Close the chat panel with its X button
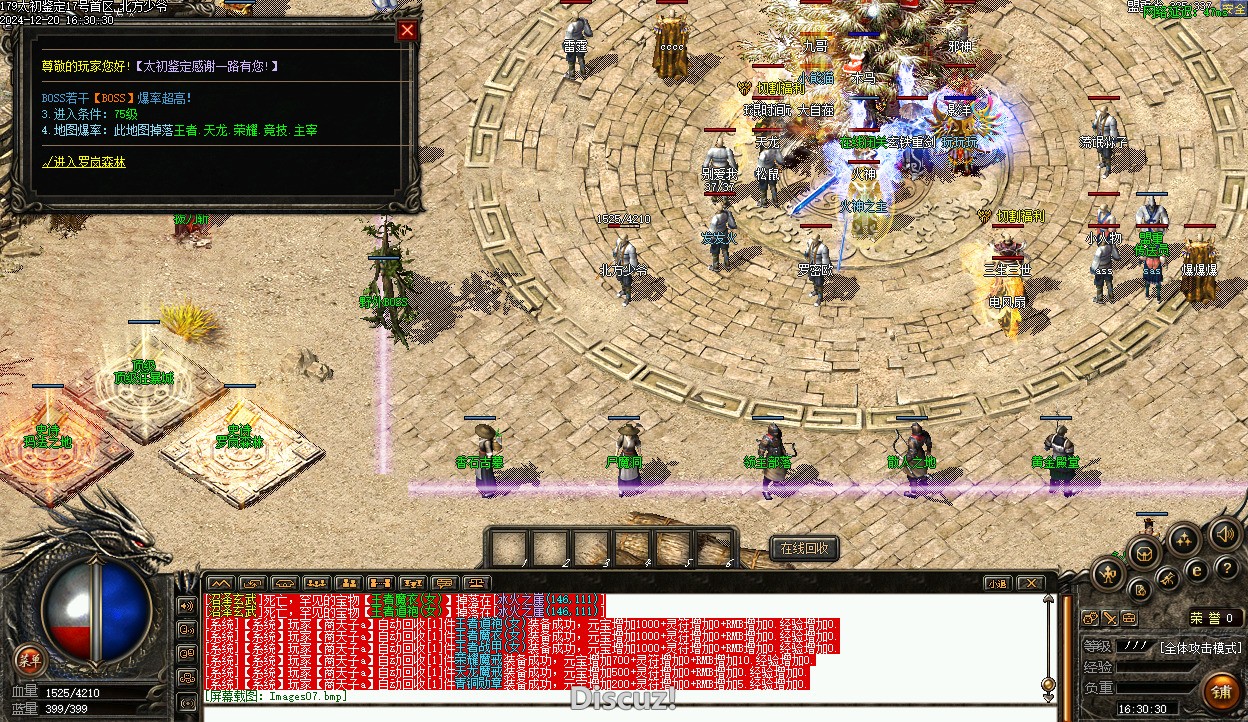1248x722 pixels. (x=1030, y=583)
